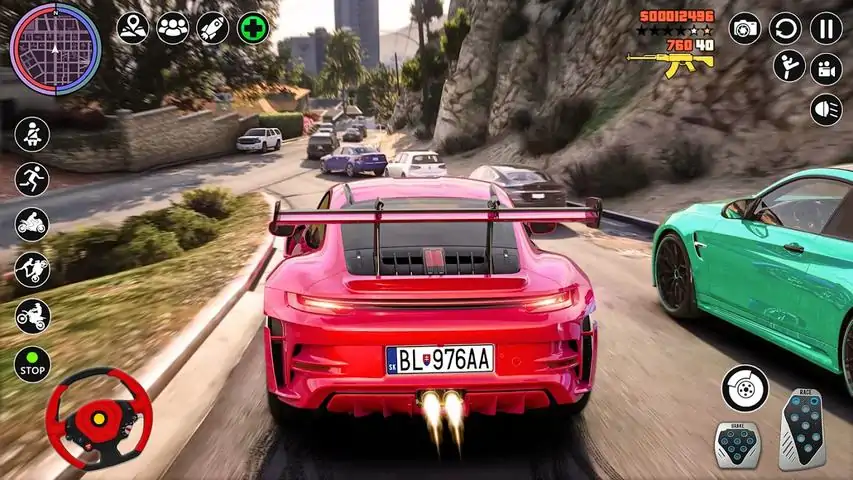Open the map location pin icon
The width and height of the screenshot is (853, 480).
(133, 28)
